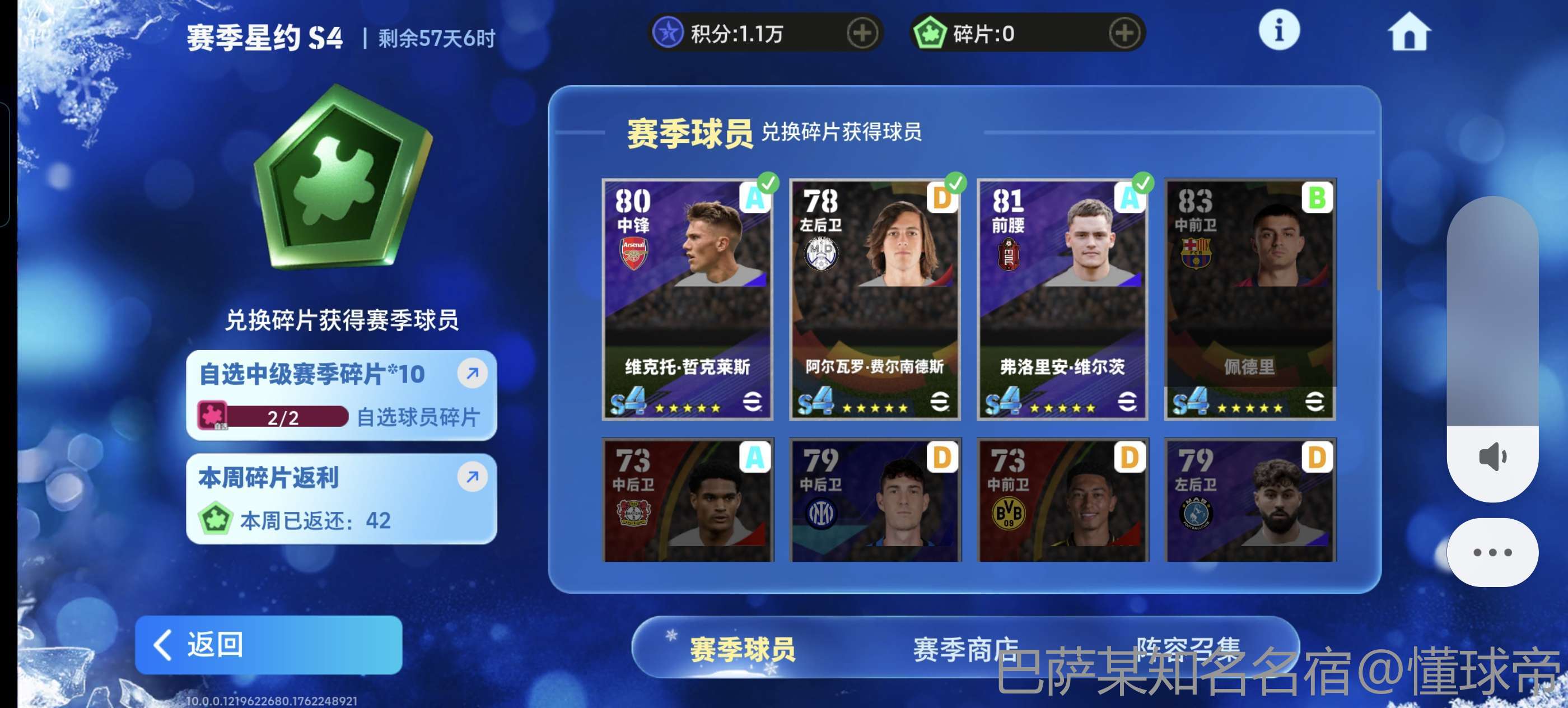Image resolution: width=1568 pixels, height=708 pixels.
Task: Choose the 佩德里 player card
Action: (1250, 299)
